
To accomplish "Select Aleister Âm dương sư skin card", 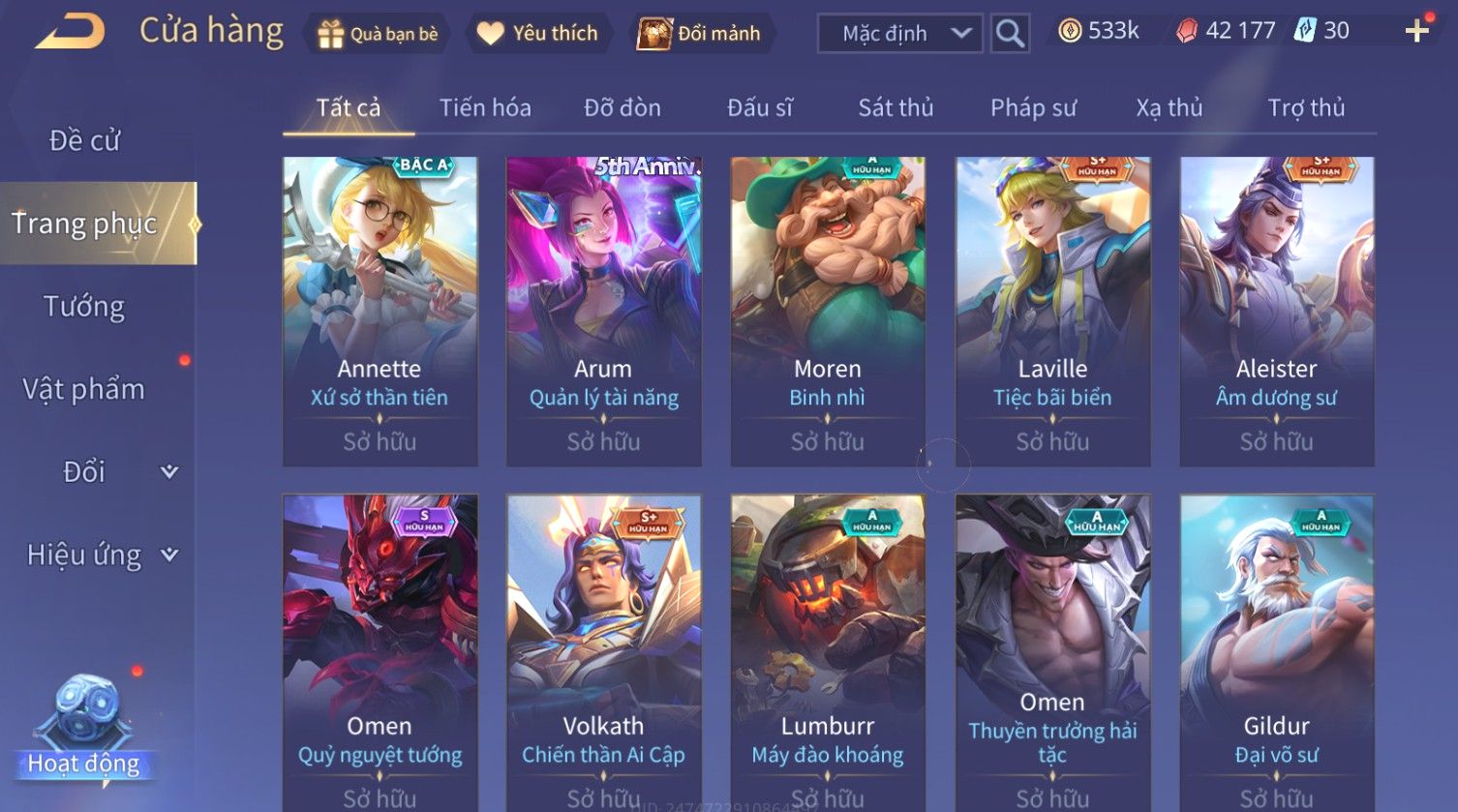I will (x=1276, y=311).
